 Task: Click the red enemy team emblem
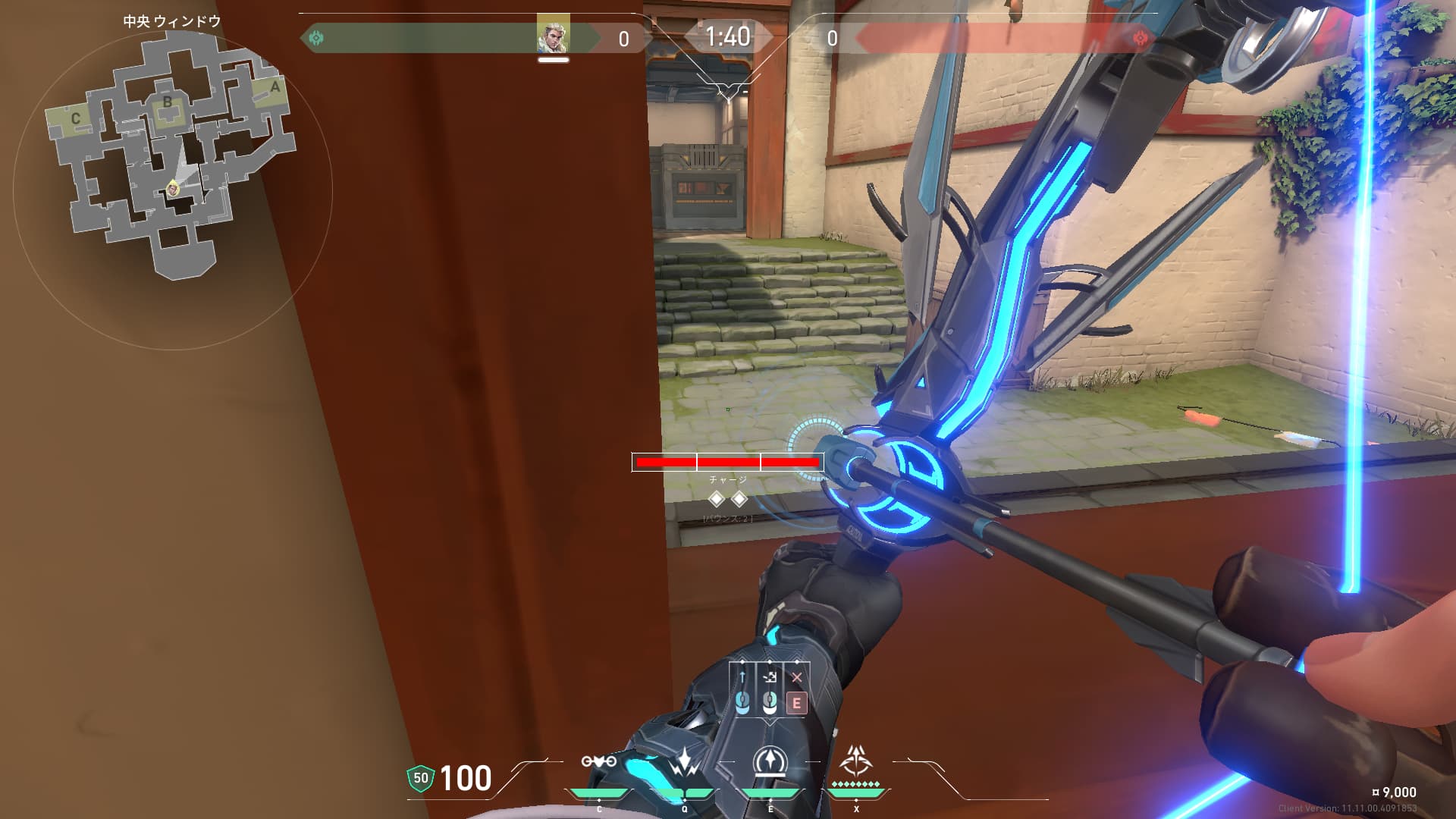tap(1139, 37)
